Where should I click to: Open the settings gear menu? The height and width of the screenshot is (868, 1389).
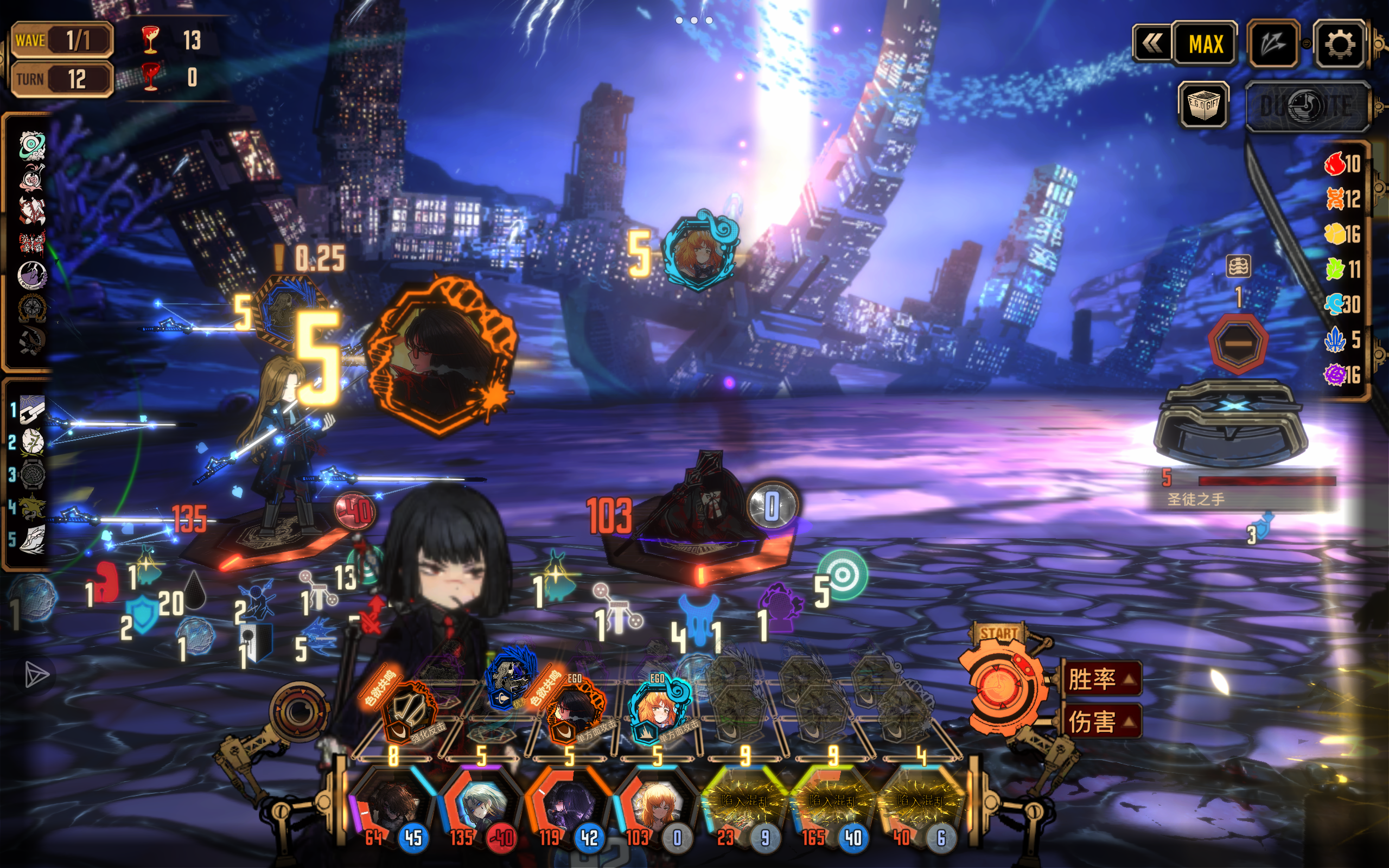click(x=1340, y=44)
